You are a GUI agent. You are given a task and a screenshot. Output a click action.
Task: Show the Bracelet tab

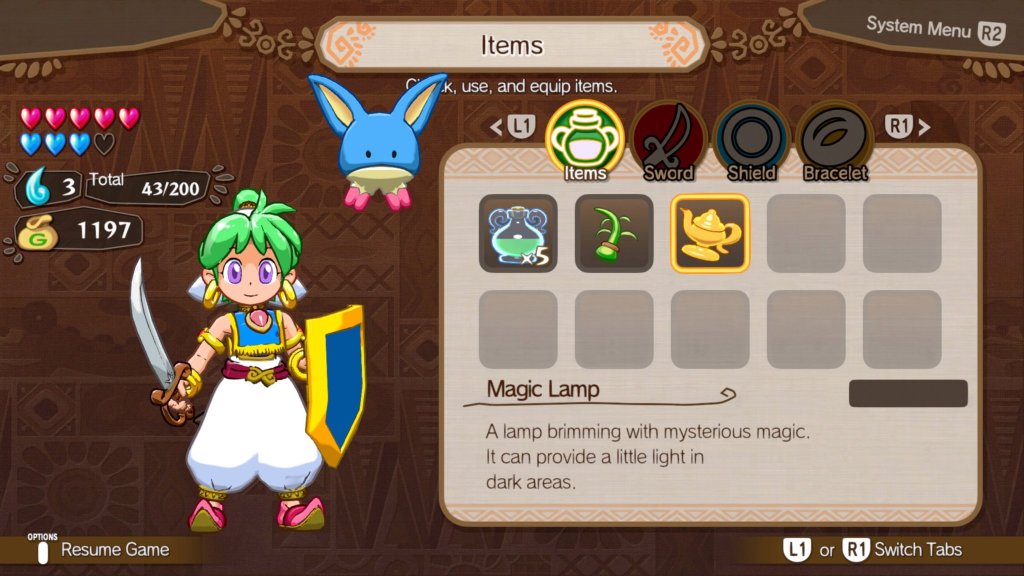(x=834, y=141)
